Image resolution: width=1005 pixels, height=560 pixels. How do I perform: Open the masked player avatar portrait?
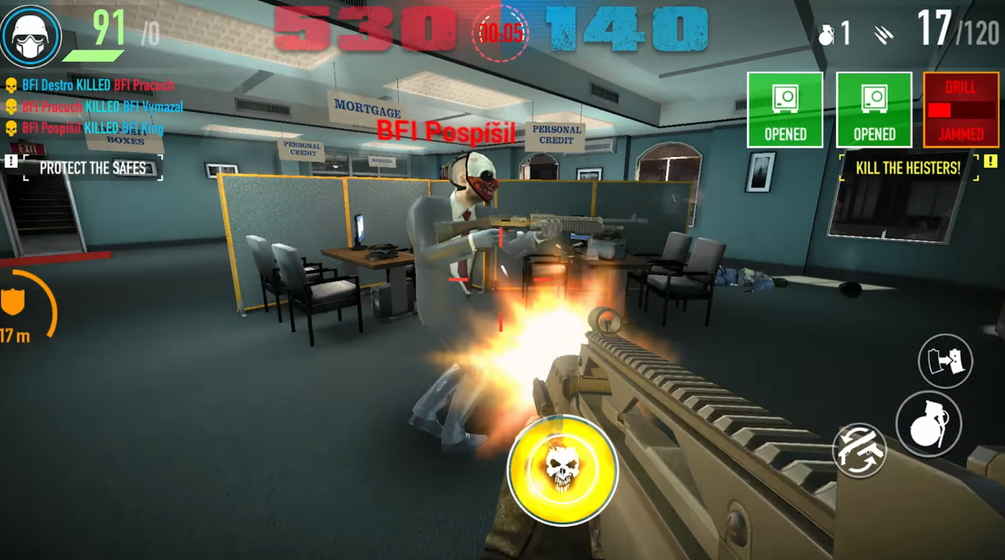[x=31, y=34]
